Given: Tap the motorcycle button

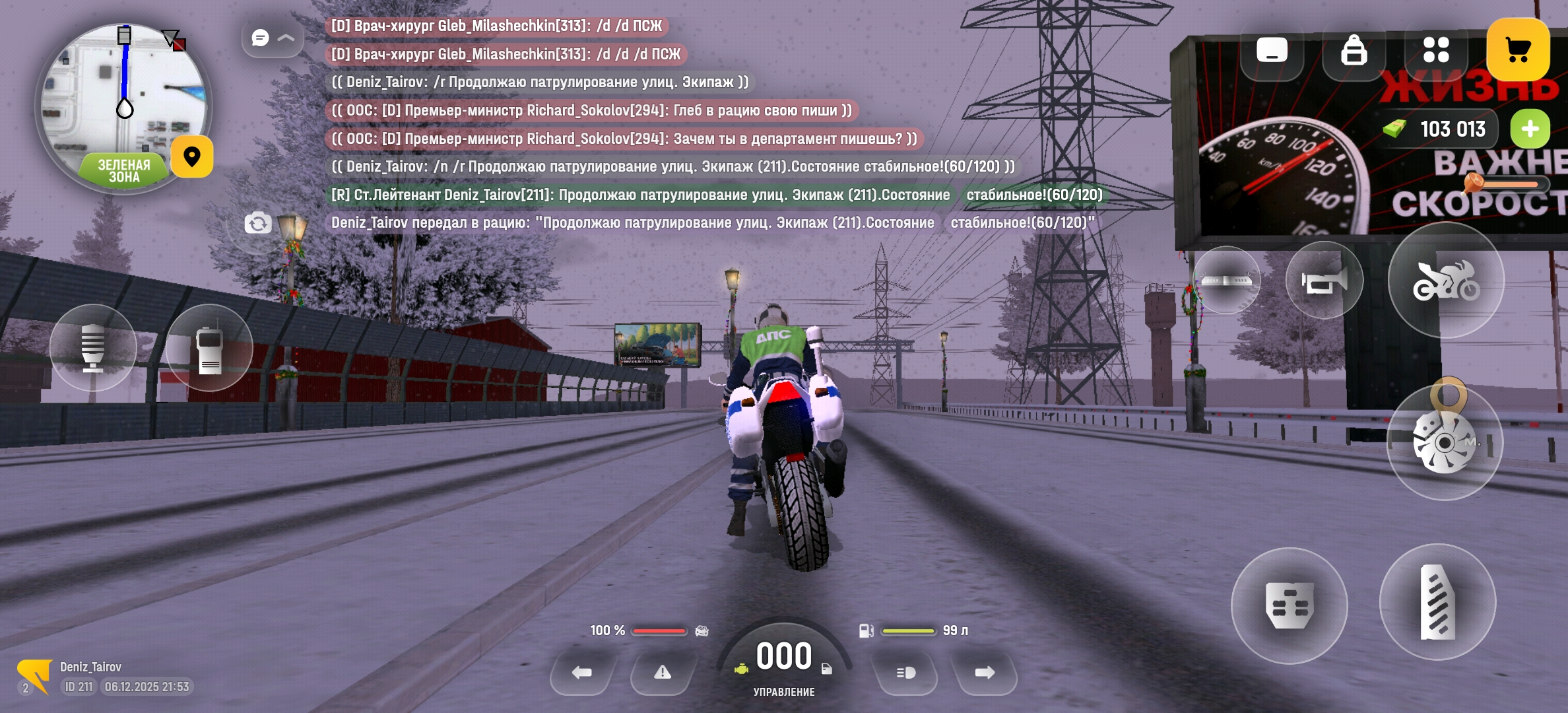Looking at the screenshot, I should click(x=1446, y=281).
